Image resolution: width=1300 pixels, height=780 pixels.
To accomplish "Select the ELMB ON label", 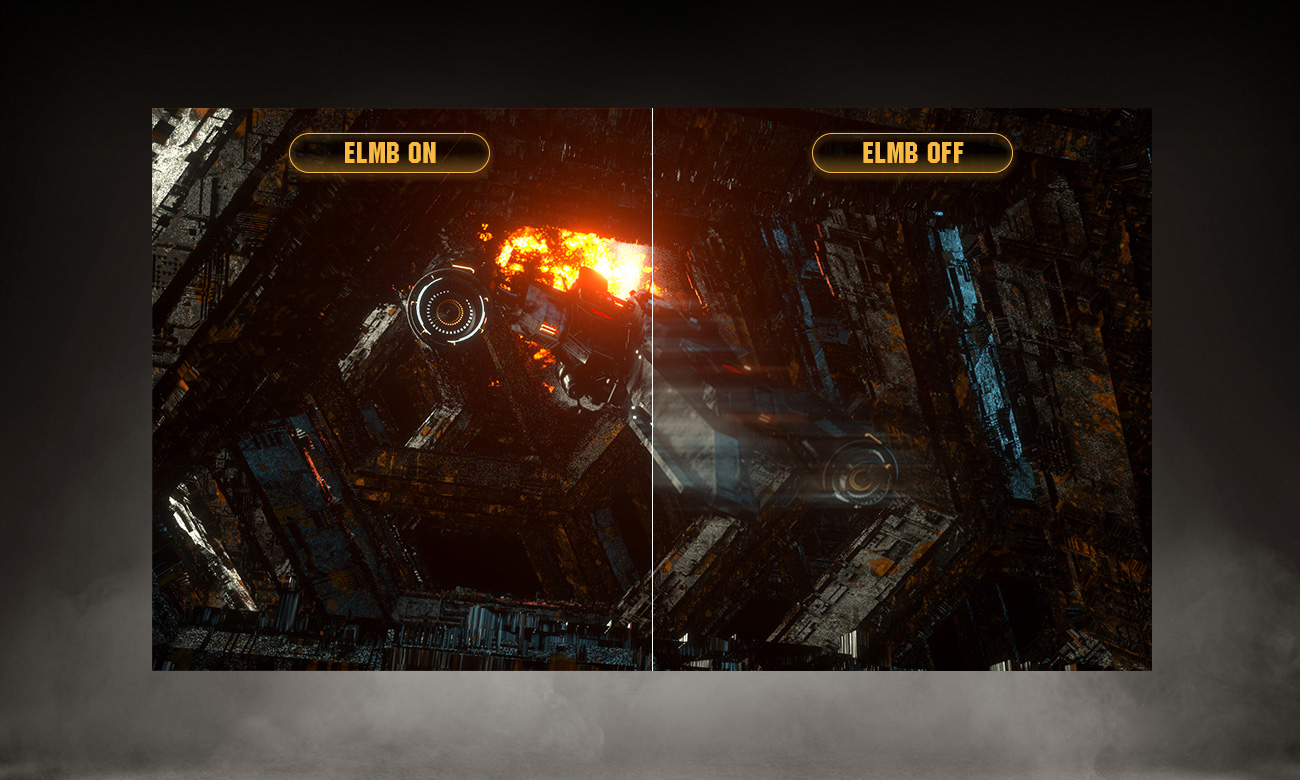I will [x=389, y=153].
